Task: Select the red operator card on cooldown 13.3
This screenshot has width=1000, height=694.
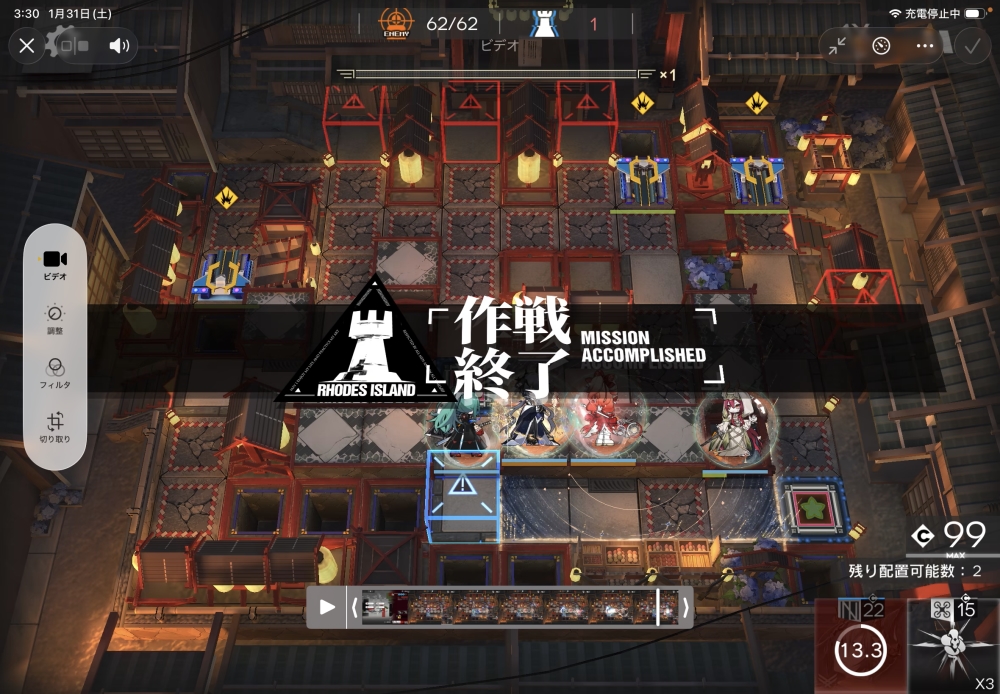Action: tap(861, 646)
